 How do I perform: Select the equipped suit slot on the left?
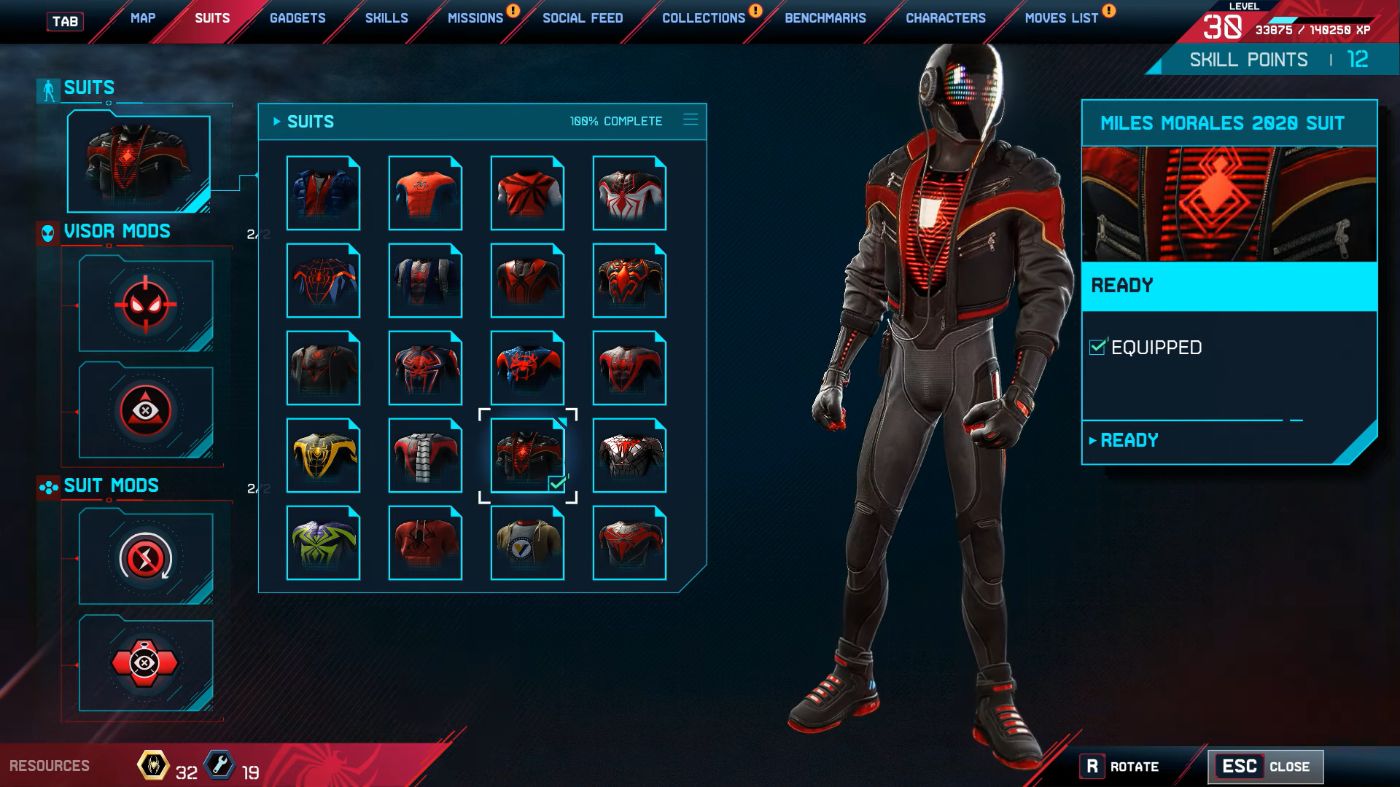[139, 163]
